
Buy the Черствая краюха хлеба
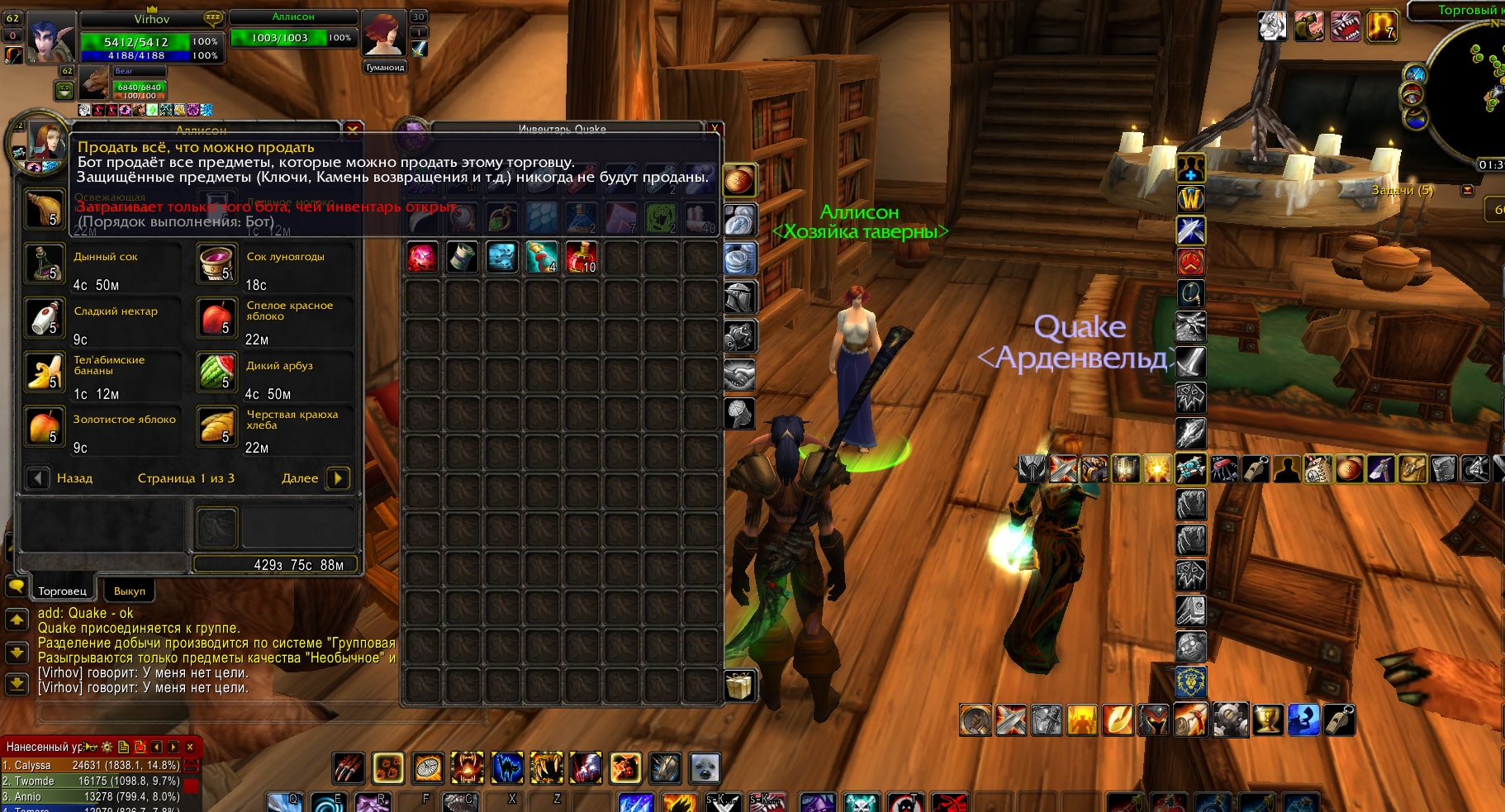[x=217, y=426]
